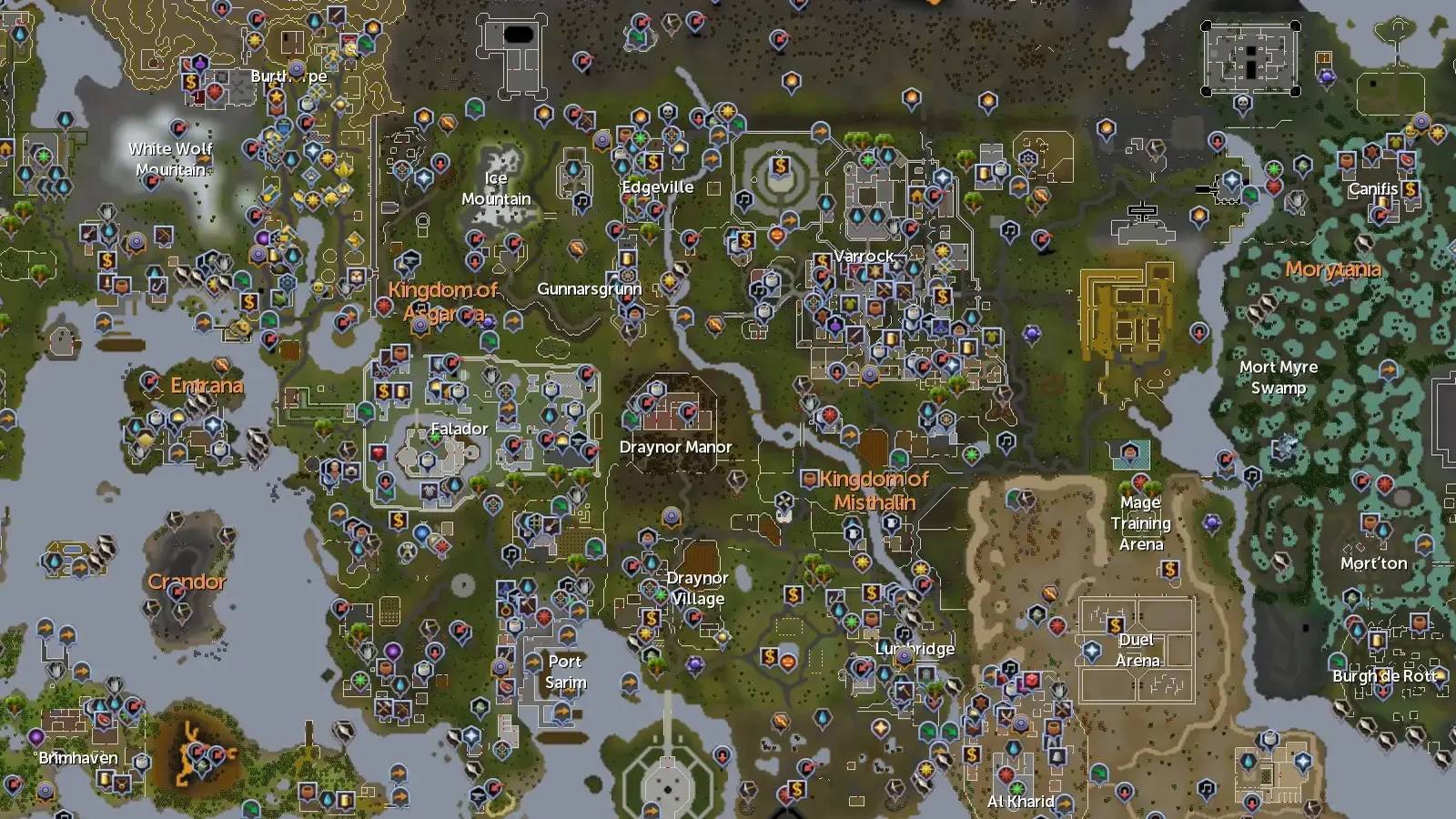
Task: Click the music note icon near Lumbridge
Action: (x=904, y=632)
